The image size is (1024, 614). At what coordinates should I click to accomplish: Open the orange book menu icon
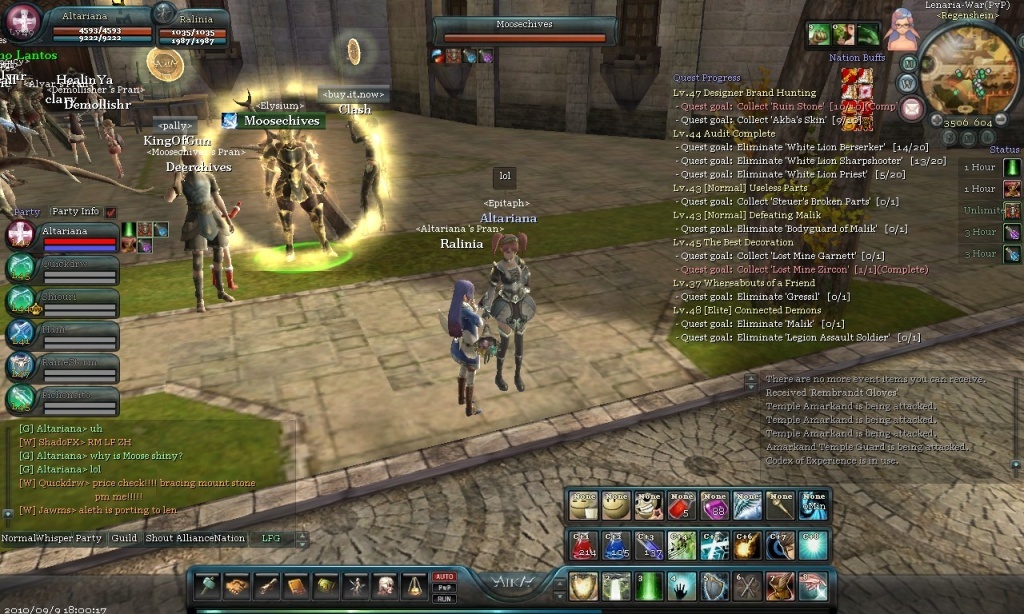(x=297, y=586)
